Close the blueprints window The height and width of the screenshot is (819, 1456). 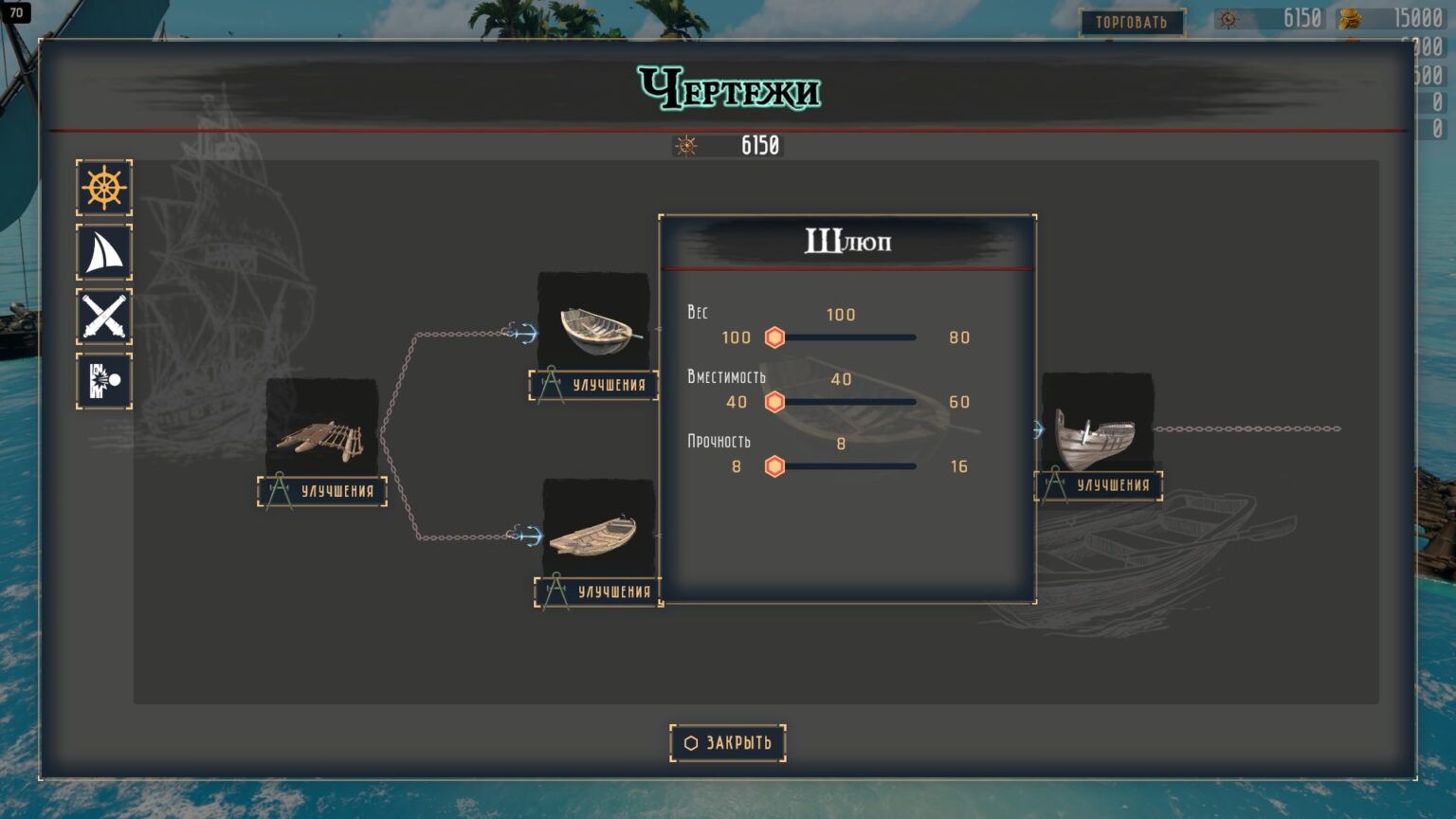pos(728,743)
